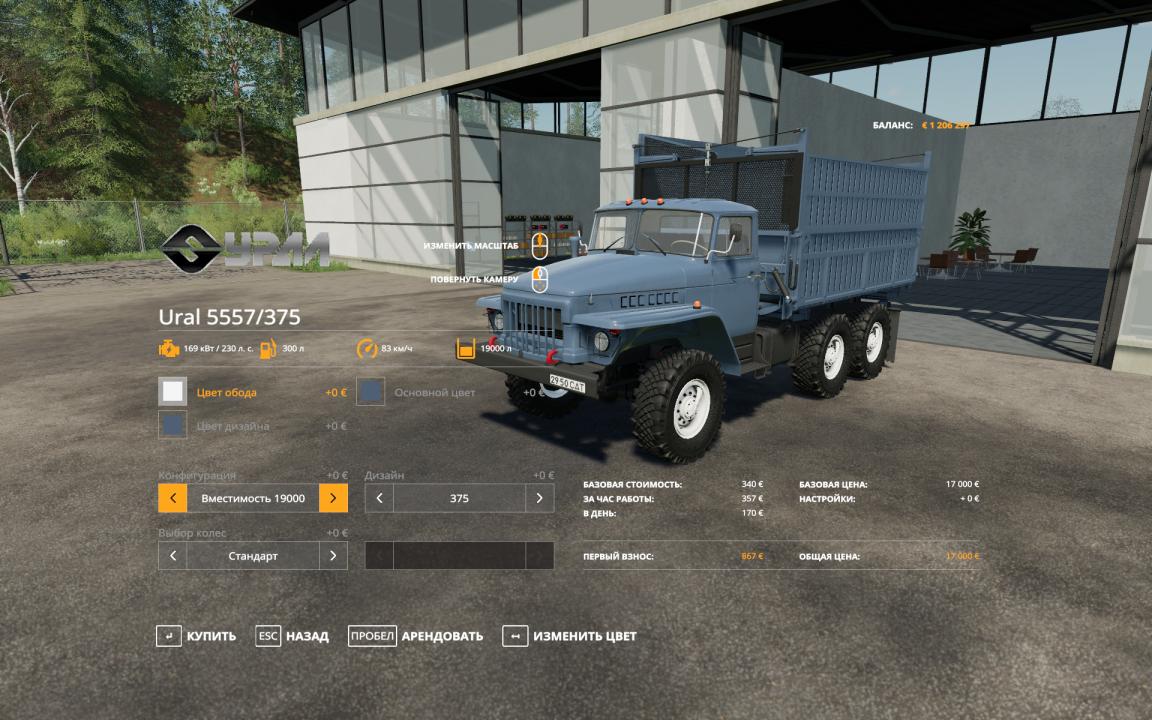The image size is (1152, 720).
Task: Cycle Дизайн to the previous variant
Action: click(x=379, y=498)
